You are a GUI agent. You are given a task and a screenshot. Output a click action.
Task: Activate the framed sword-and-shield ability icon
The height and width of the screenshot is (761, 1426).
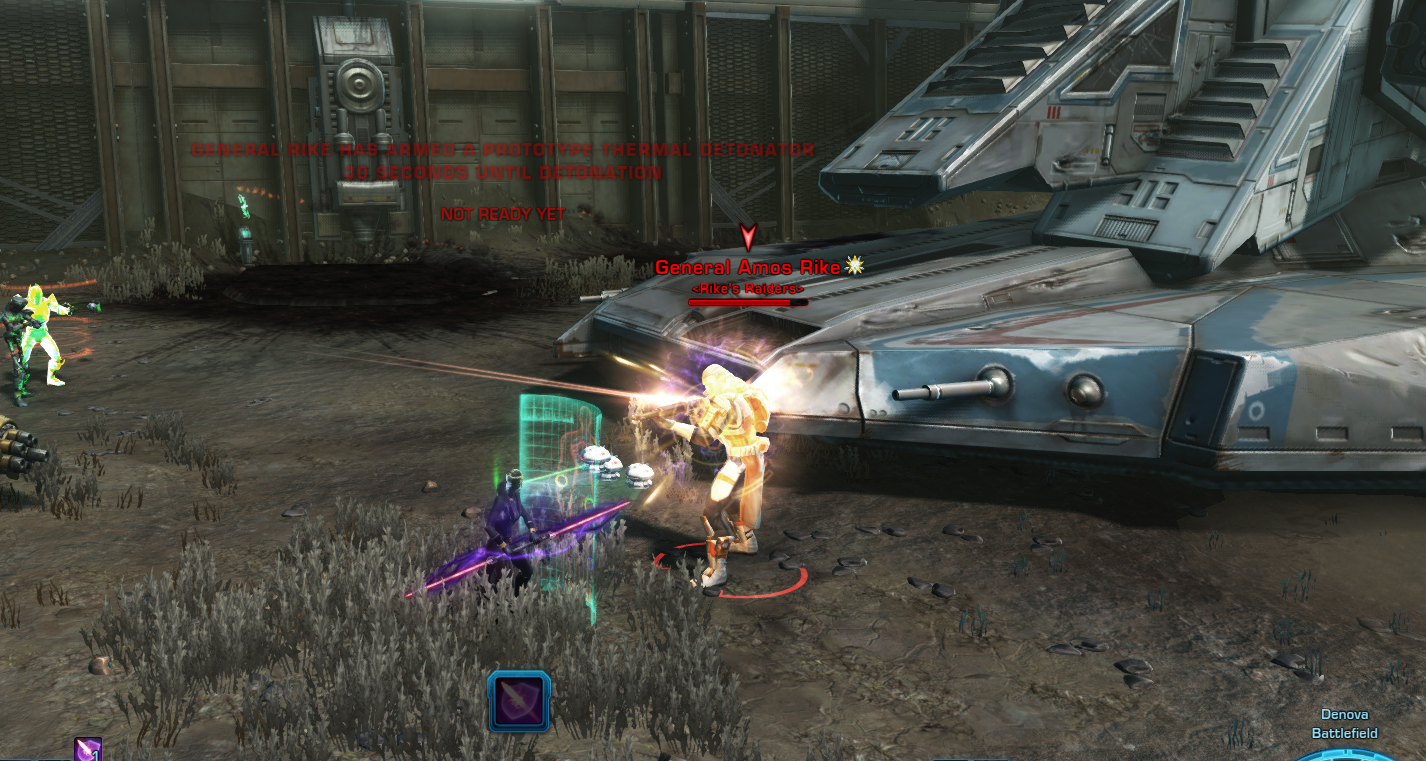coord(519,700)
